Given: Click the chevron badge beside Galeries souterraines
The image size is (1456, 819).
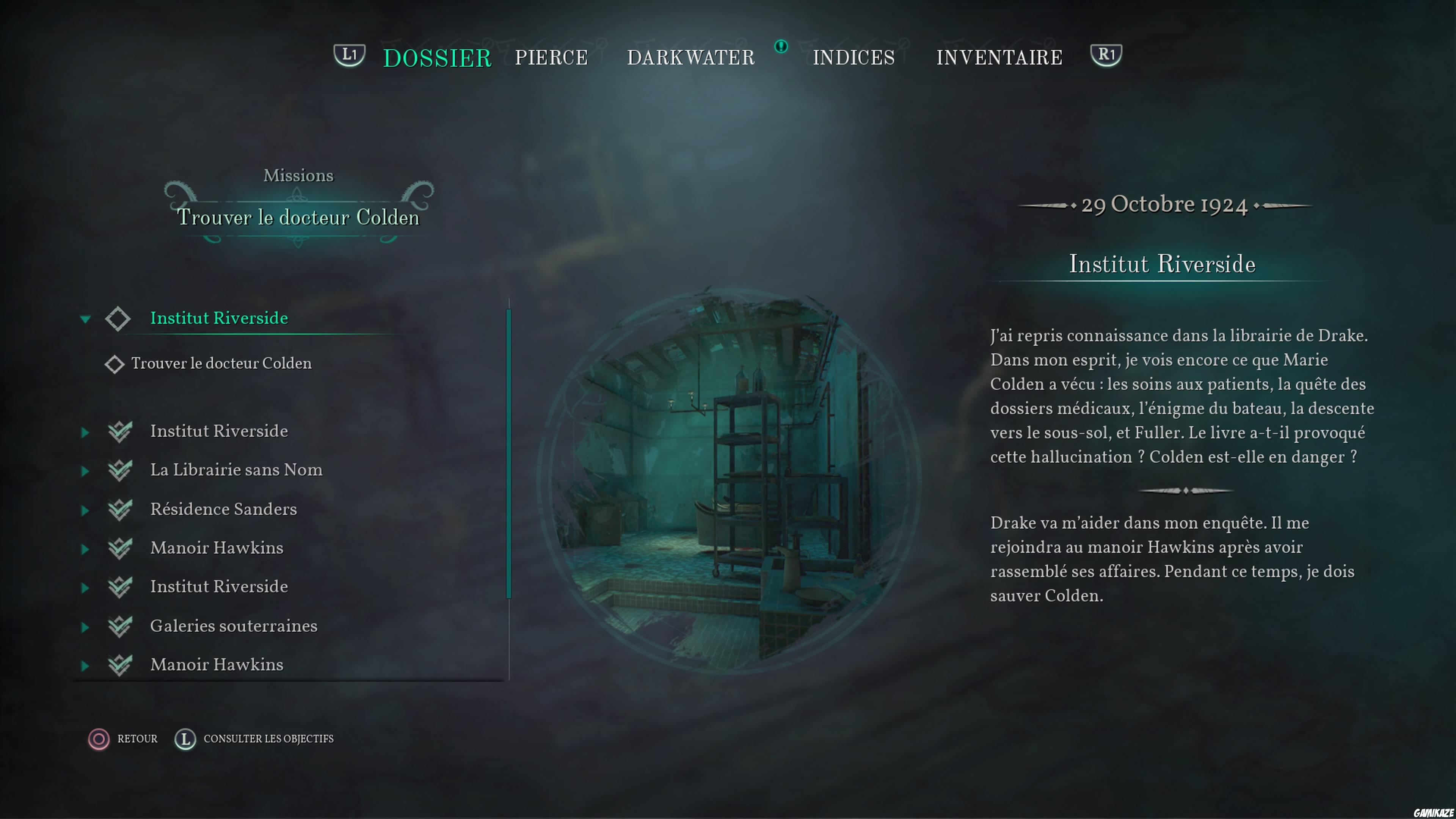Looking at the screenshot, I should (x=121, y=627).
